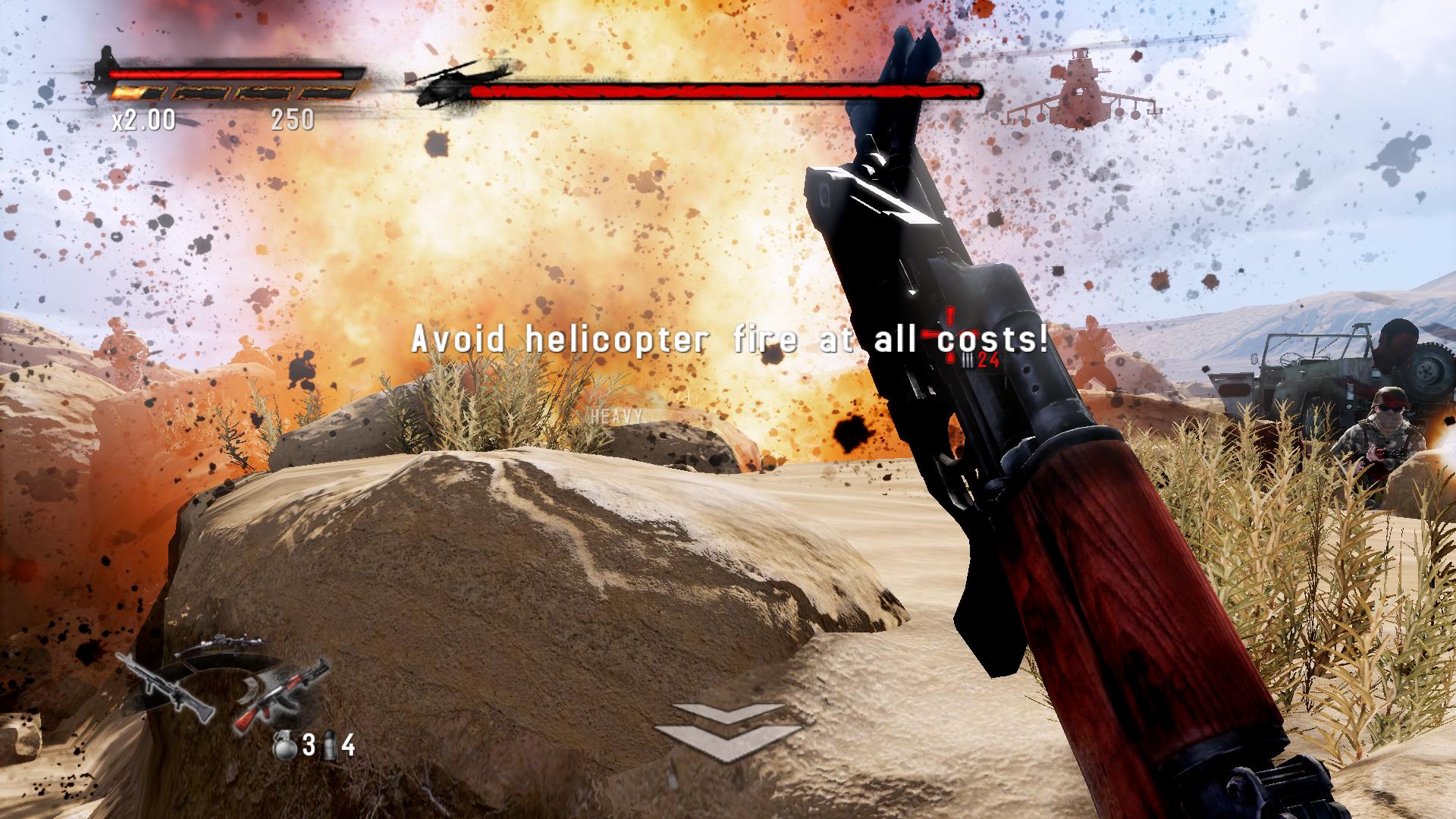Toggle the second empty rage meter segment
The height and width of the screenshot is (819, 1456).
201,93
